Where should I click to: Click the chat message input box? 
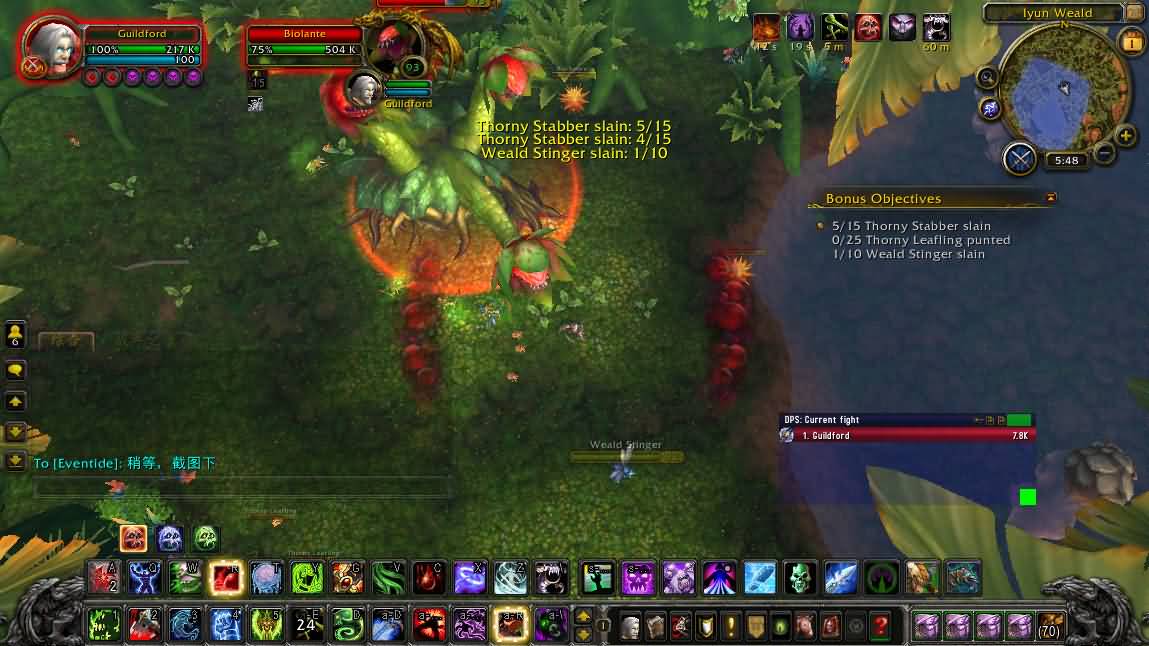240,488
